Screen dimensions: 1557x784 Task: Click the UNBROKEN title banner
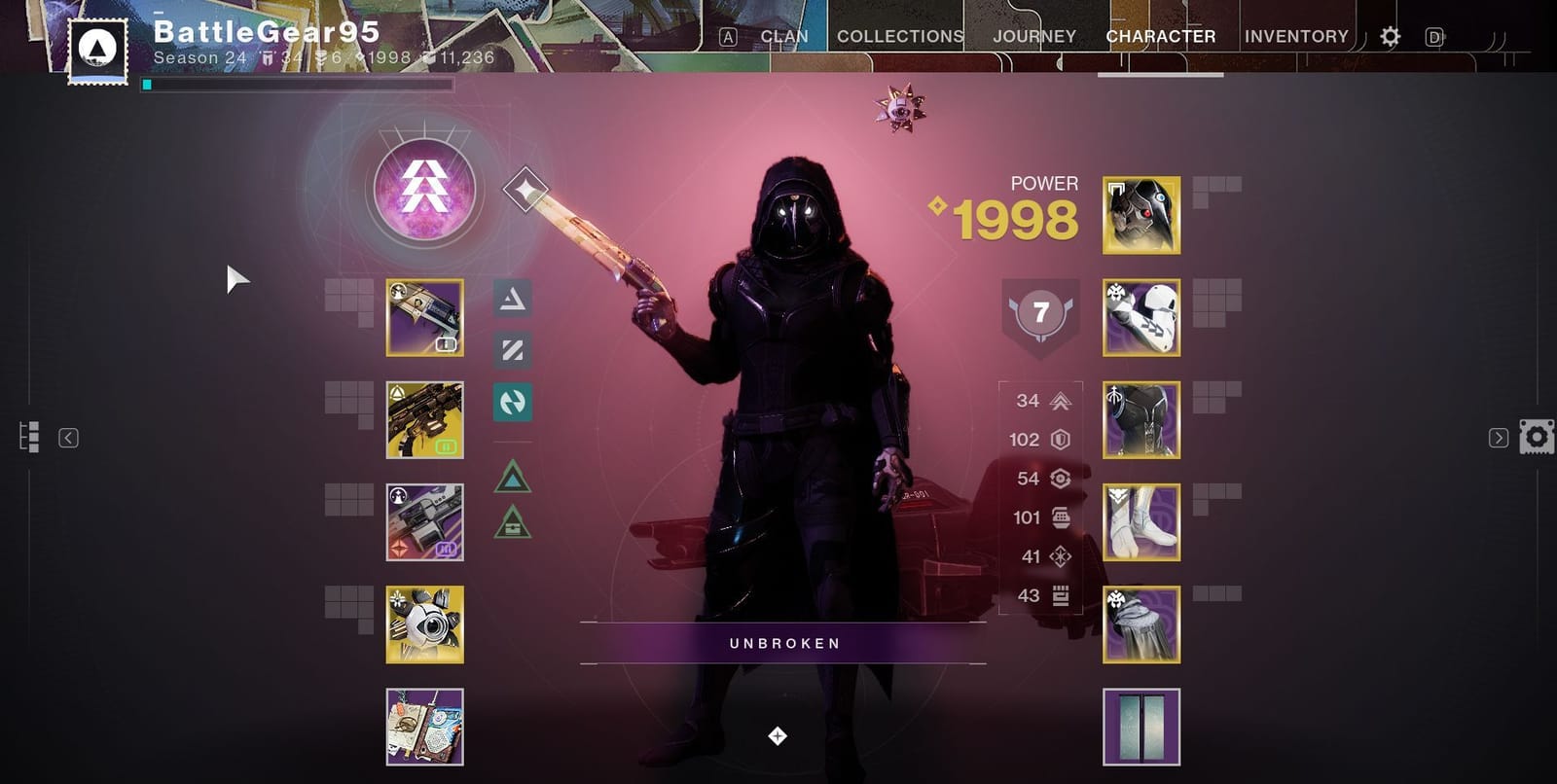pyautogui.click(x=786, y=642)
